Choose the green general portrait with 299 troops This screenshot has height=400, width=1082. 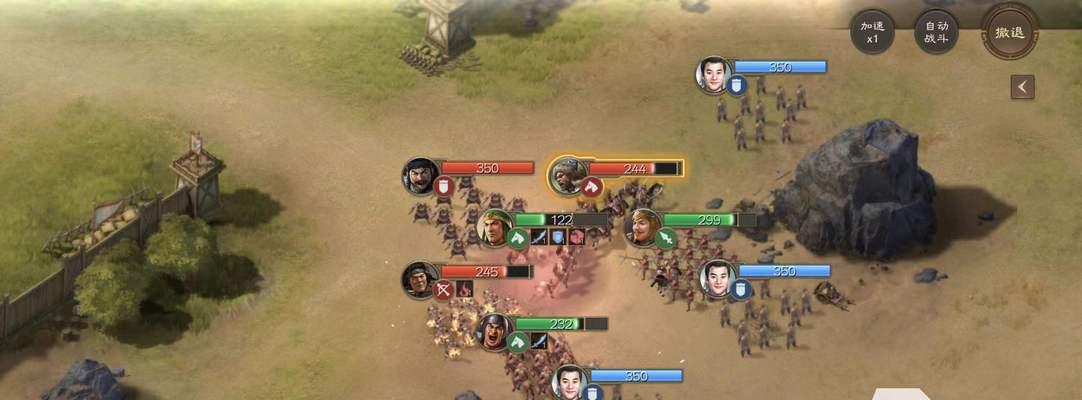(x=642, y=227)
